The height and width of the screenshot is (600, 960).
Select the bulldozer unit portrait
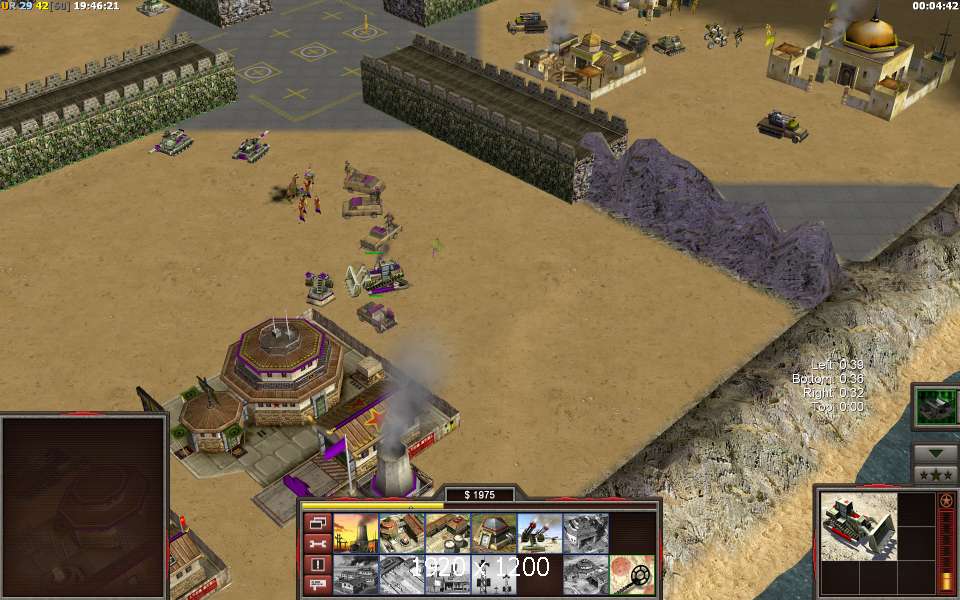(x=858, y=527)
